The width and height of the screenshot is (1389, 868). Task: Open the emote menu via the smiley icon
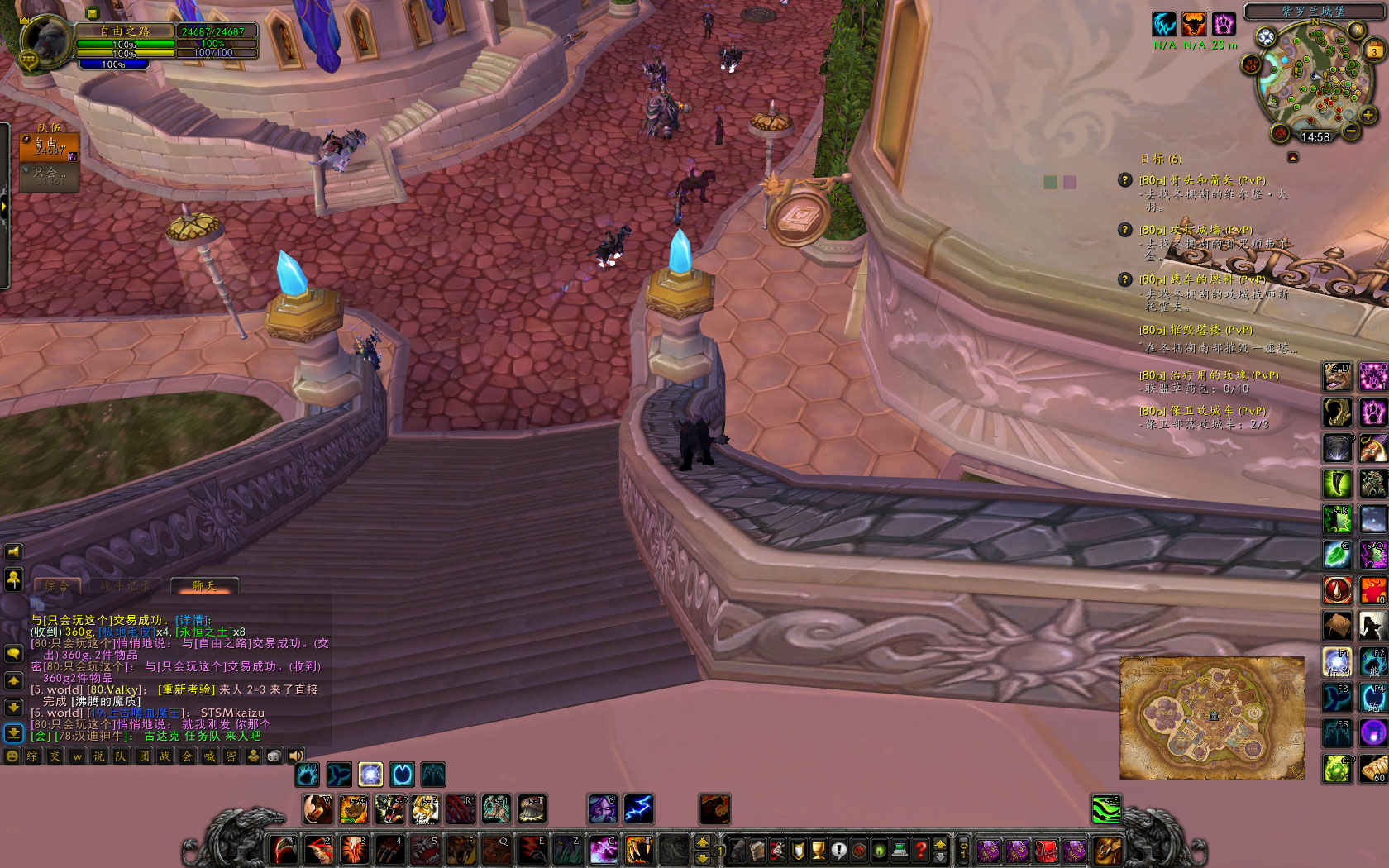click(x=12, y=756)
